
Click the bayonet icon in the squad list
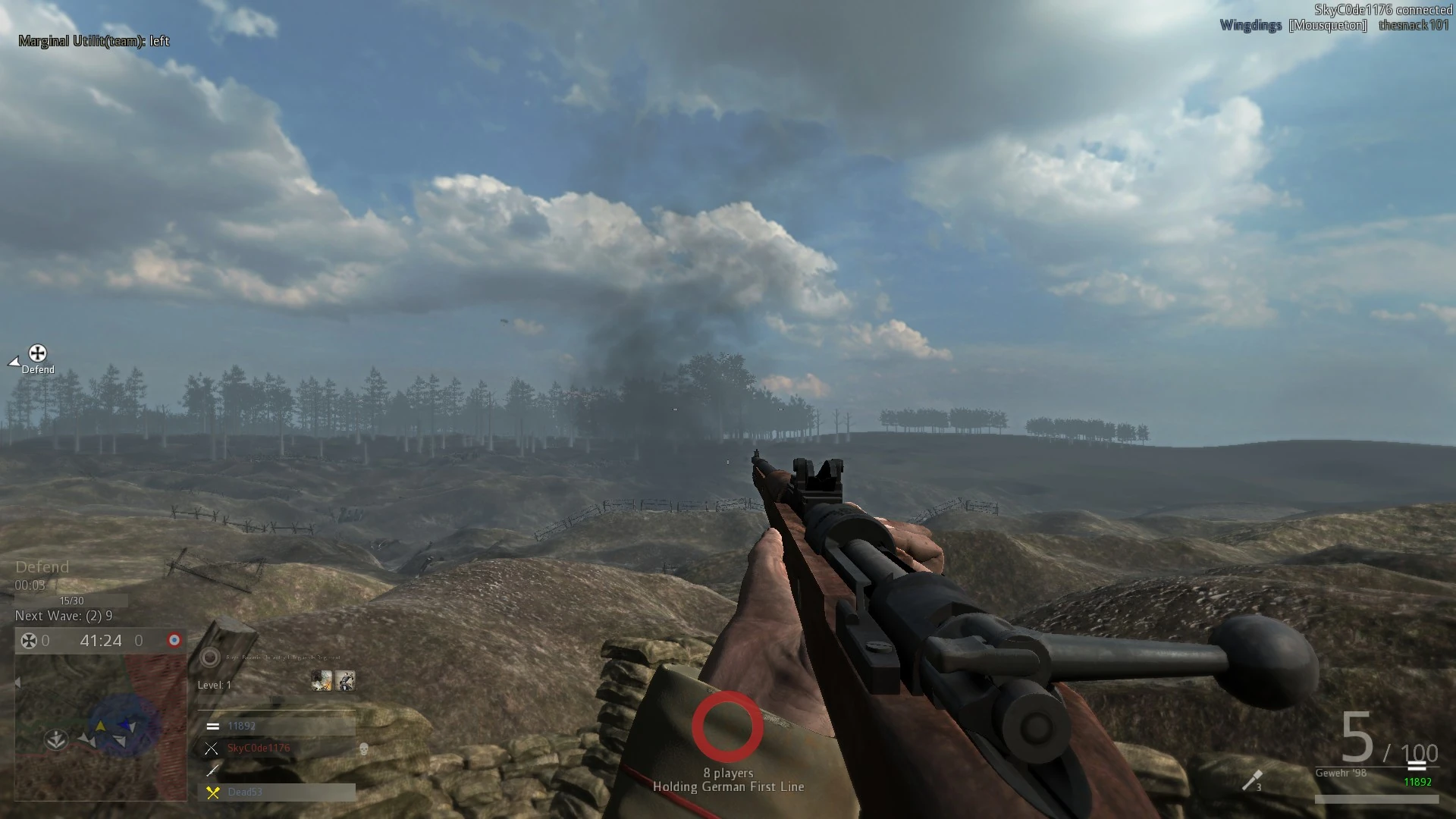[212, 770]
